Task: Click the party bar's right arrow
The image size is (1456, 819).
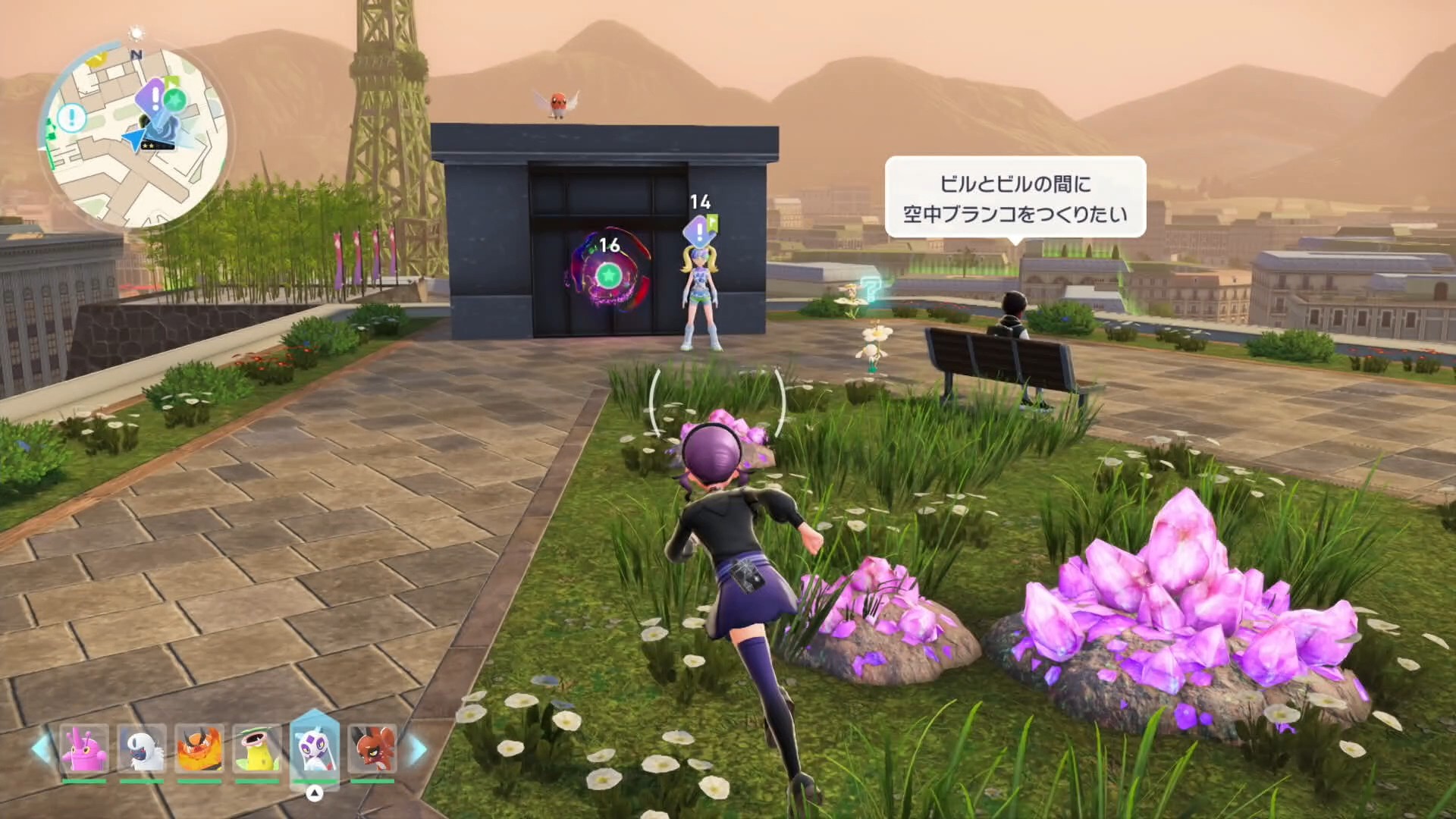Action: point(418,749)
